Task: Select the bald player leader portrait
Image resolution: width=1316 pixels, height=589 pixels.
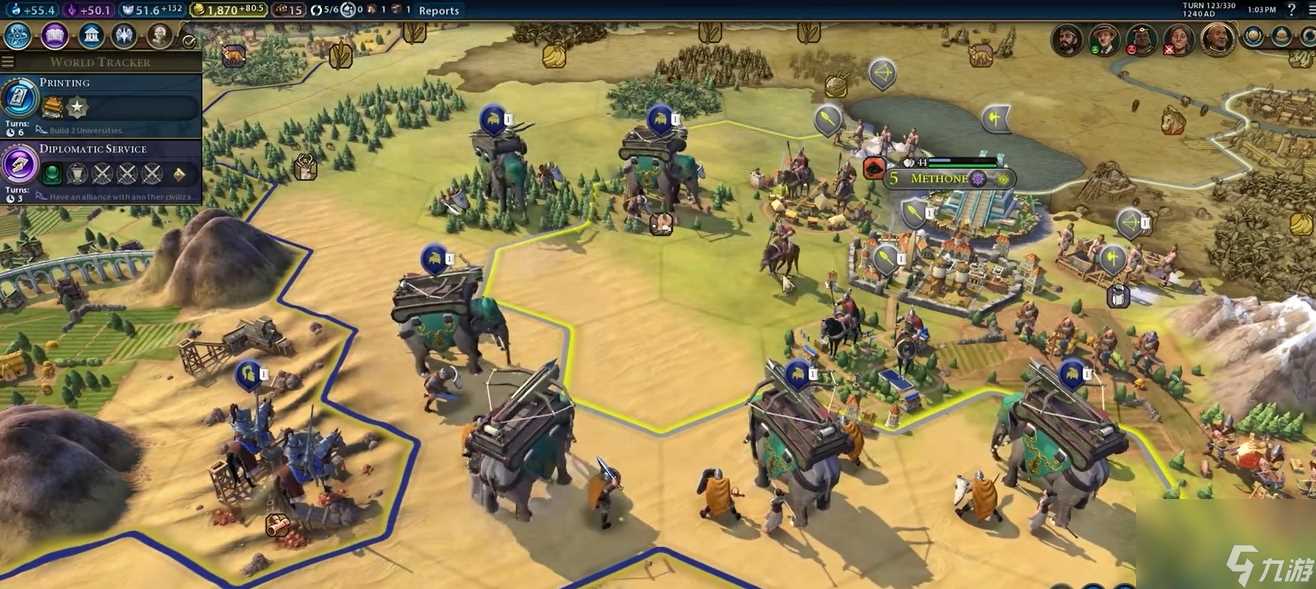Action: pos(1217,39)
